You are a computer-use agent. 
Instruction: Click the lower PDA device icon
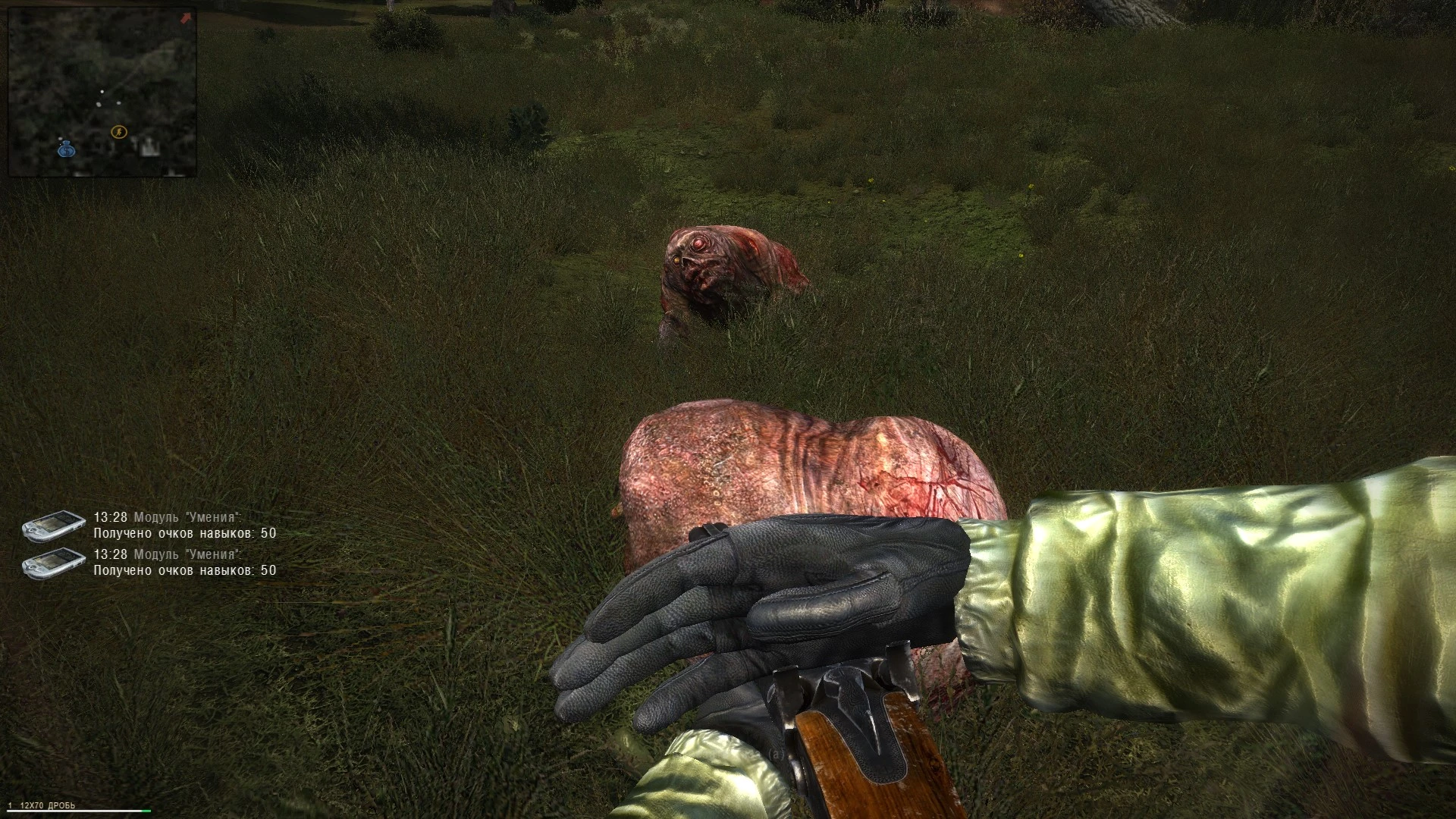53,564
